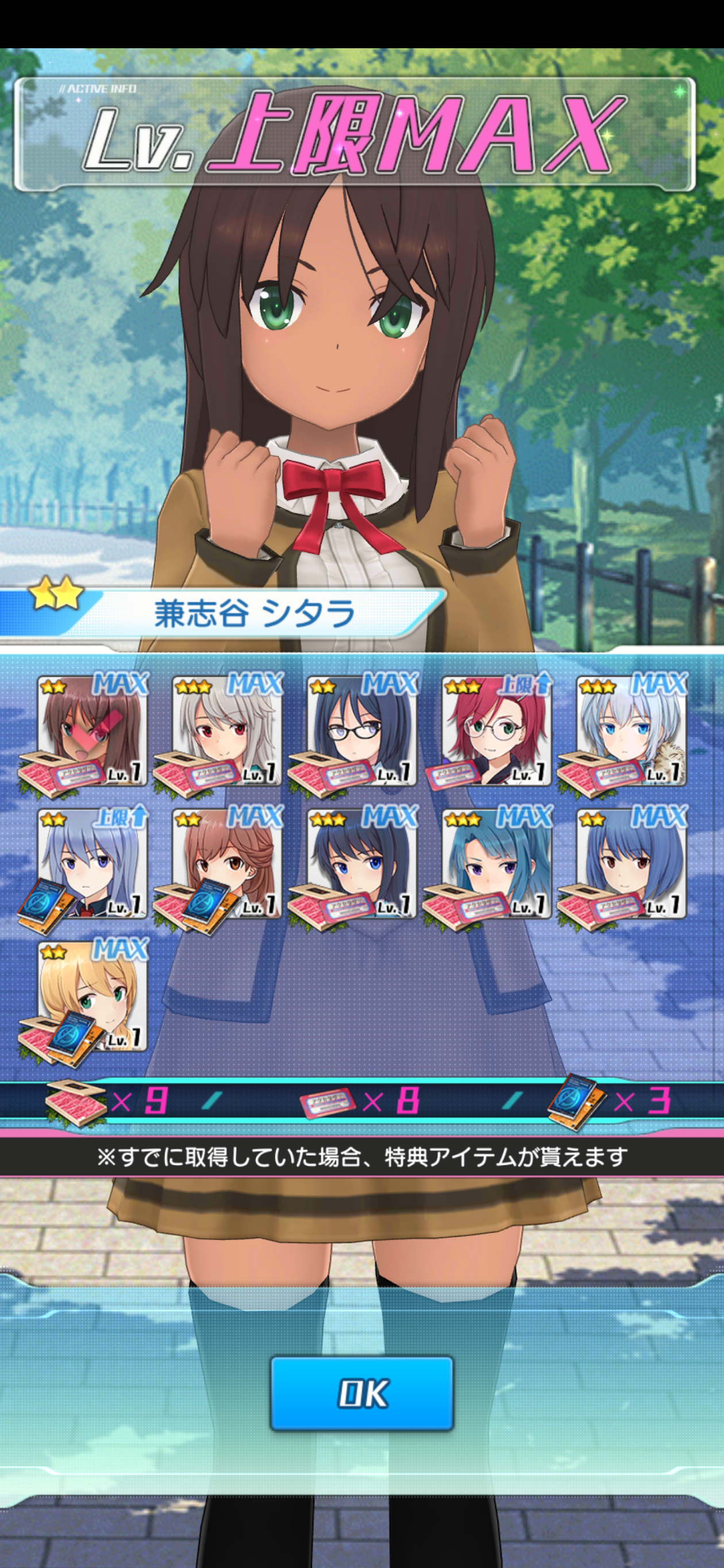Select the silver-haired red-eyed character card
This screenshot has height=1568, width=724.
(226, 731)
